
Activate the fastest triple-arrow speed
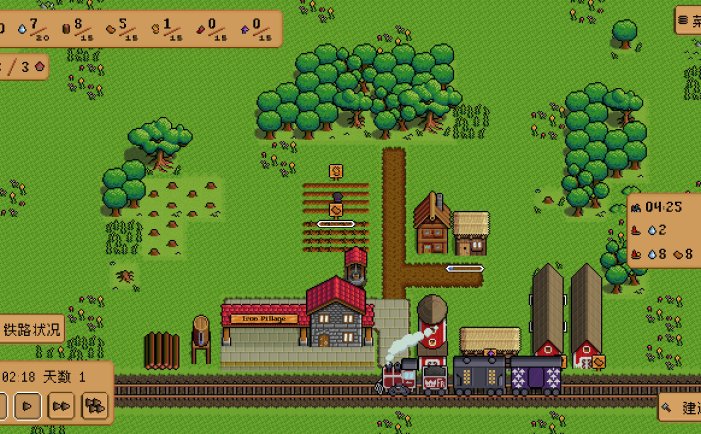[95, 405]
